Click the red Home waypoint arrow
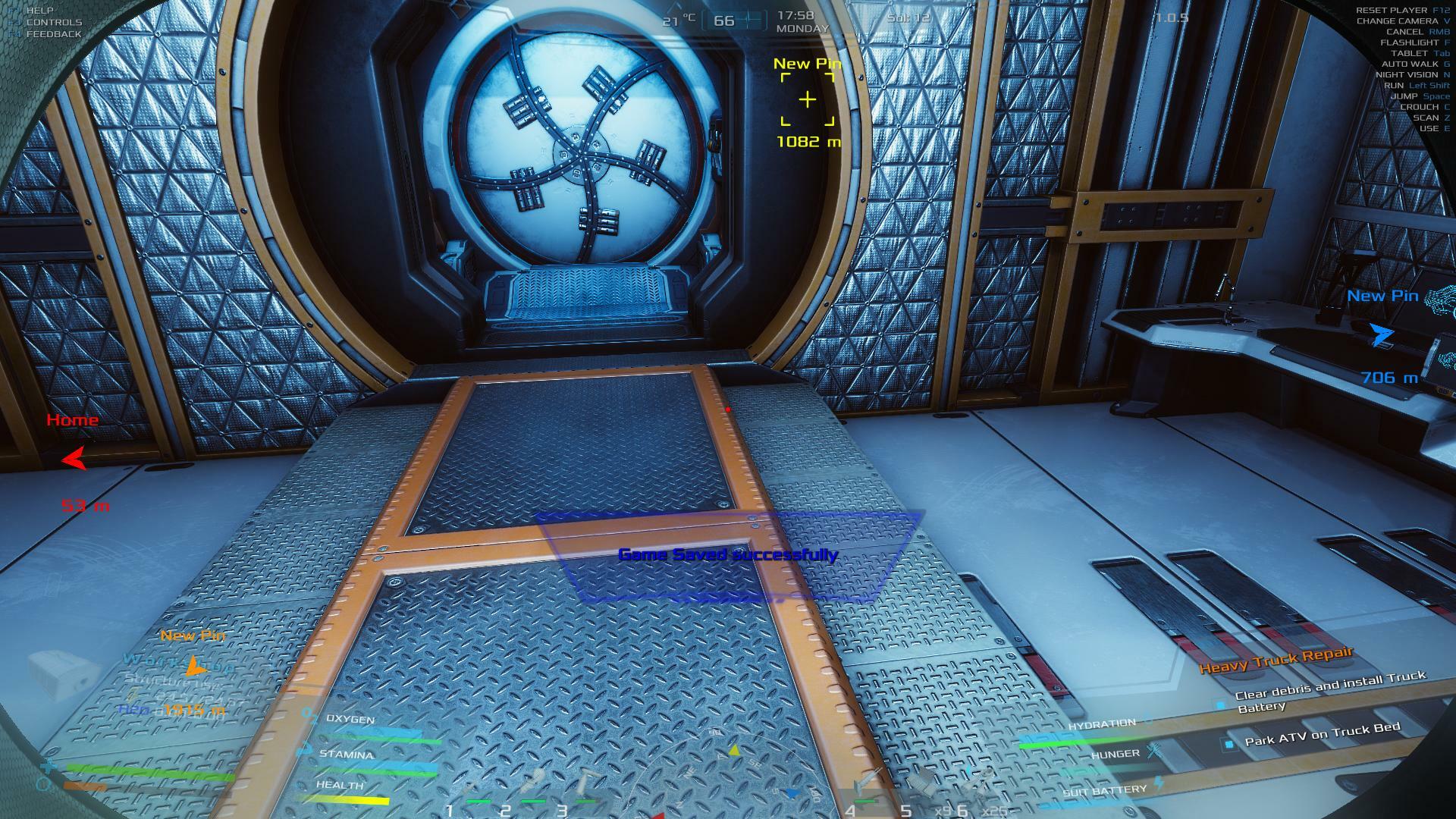Screen dimensions: 1456x819 (x=74, y=458)
